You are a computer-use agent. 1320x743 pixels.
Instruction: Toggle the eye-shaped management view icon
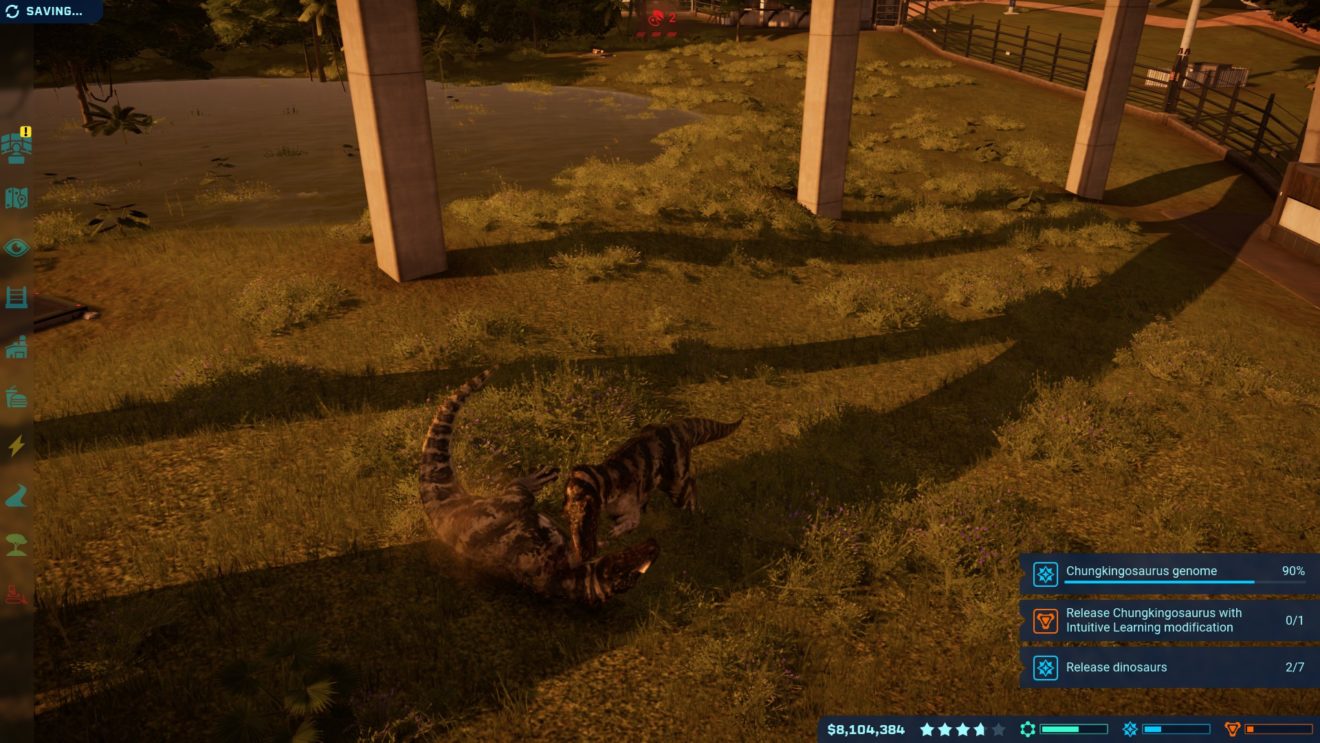pyautogui.click(x=17, y=247)
